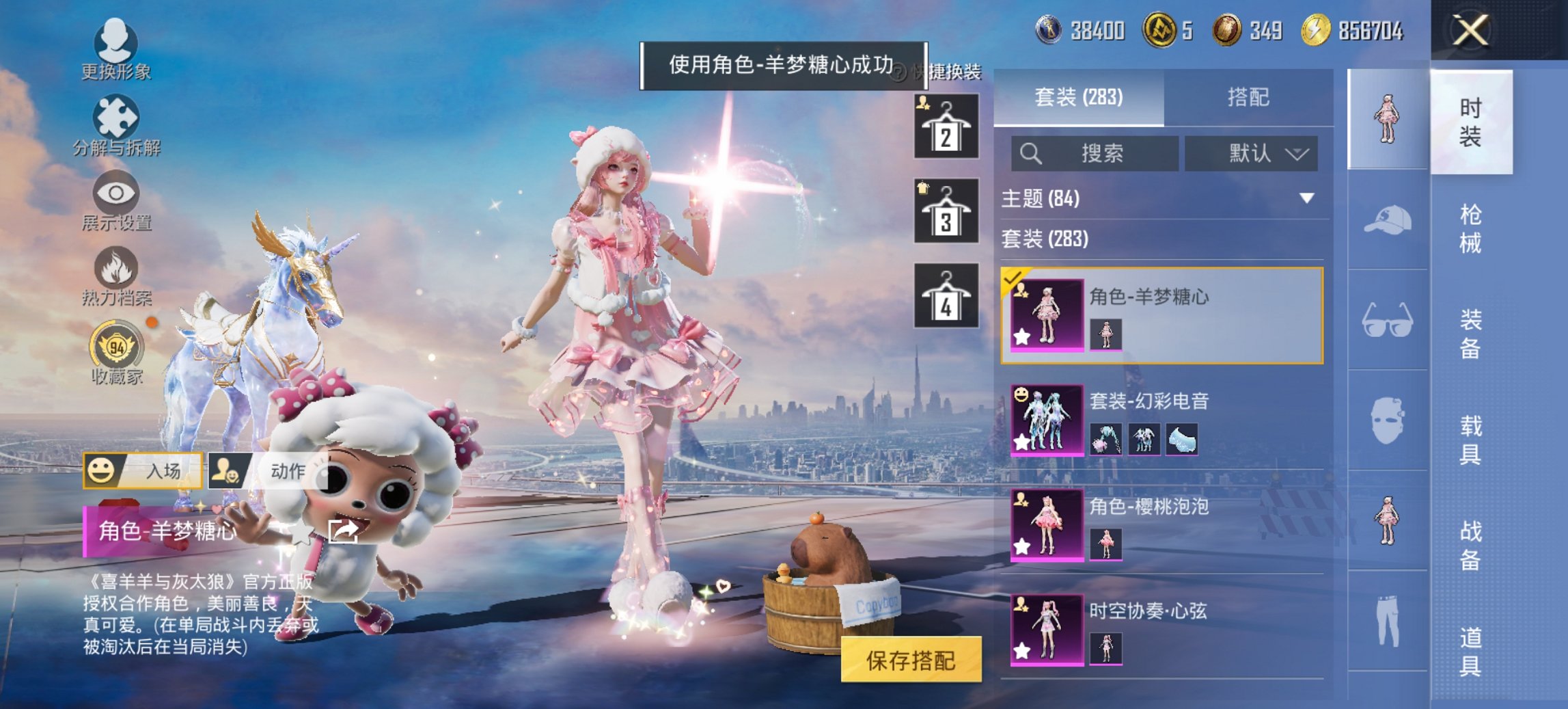Screen dimensions: 1568x709
Task: Select the 分解与拆解 dismantle tool
Action: coord(116,126)
